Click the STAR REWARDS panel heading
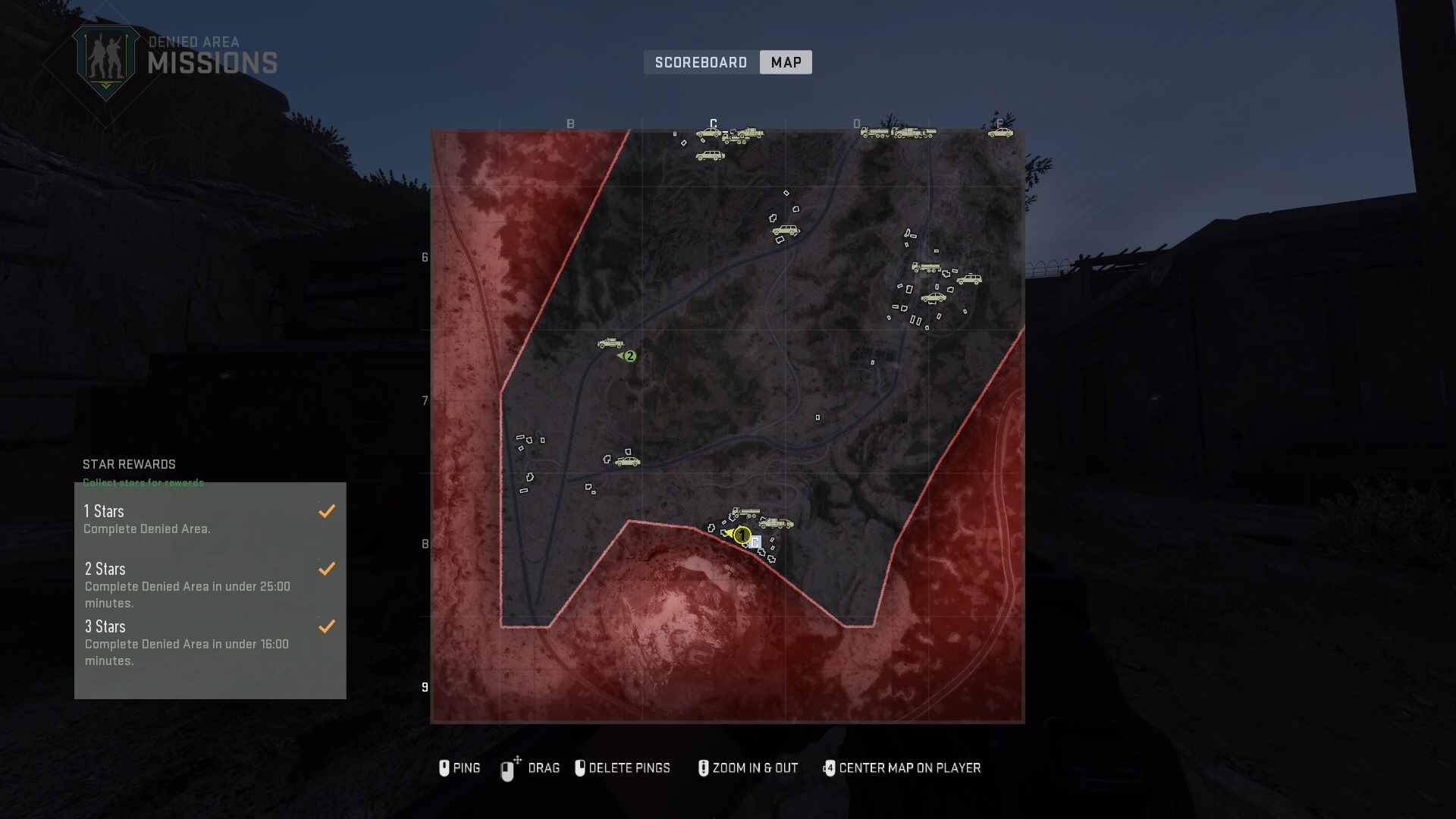Viewport: 1456px width, 819px height. 129,464
